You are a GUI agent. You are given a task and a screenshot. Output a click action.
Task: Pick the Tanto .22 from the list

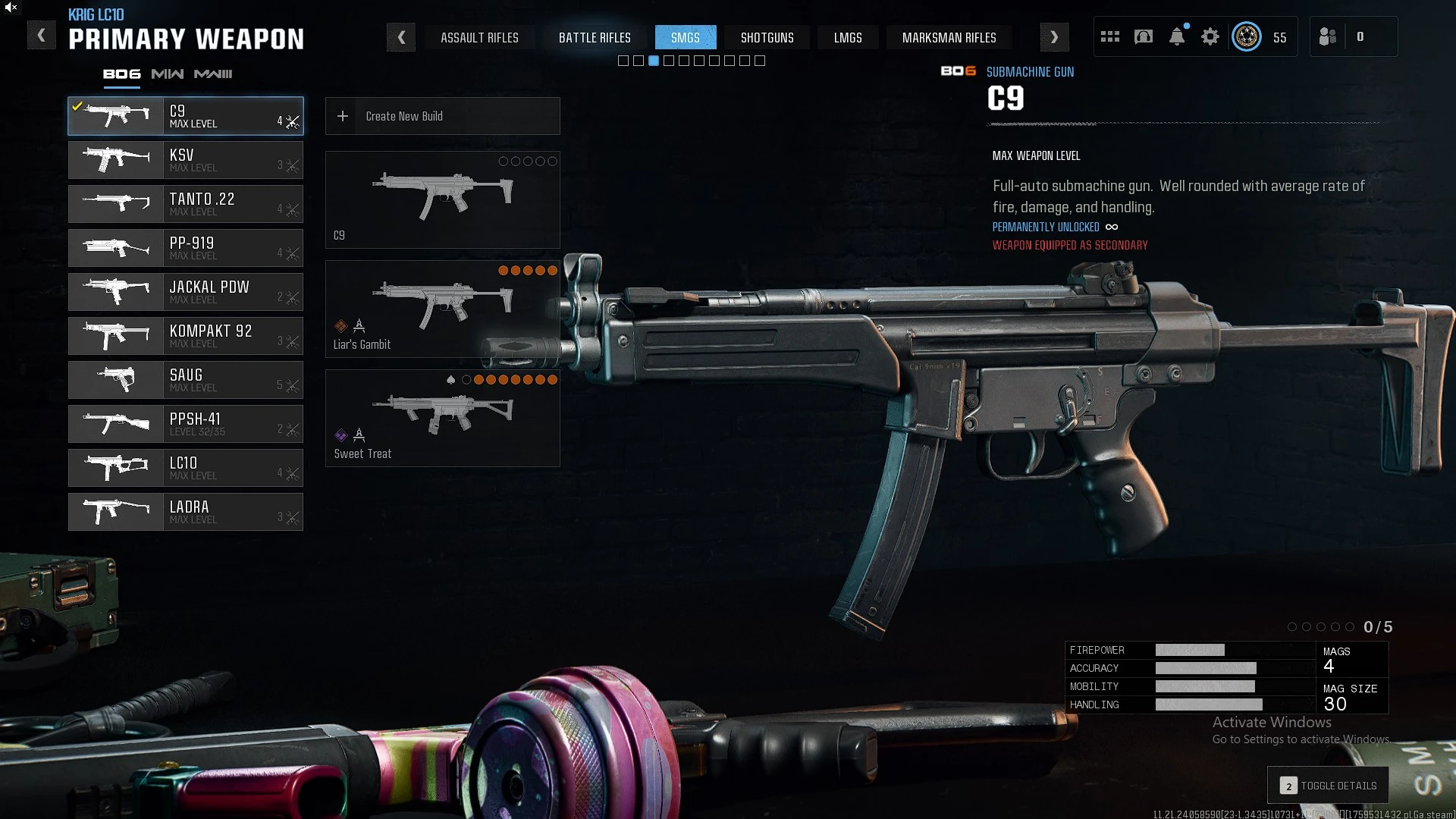186,204
